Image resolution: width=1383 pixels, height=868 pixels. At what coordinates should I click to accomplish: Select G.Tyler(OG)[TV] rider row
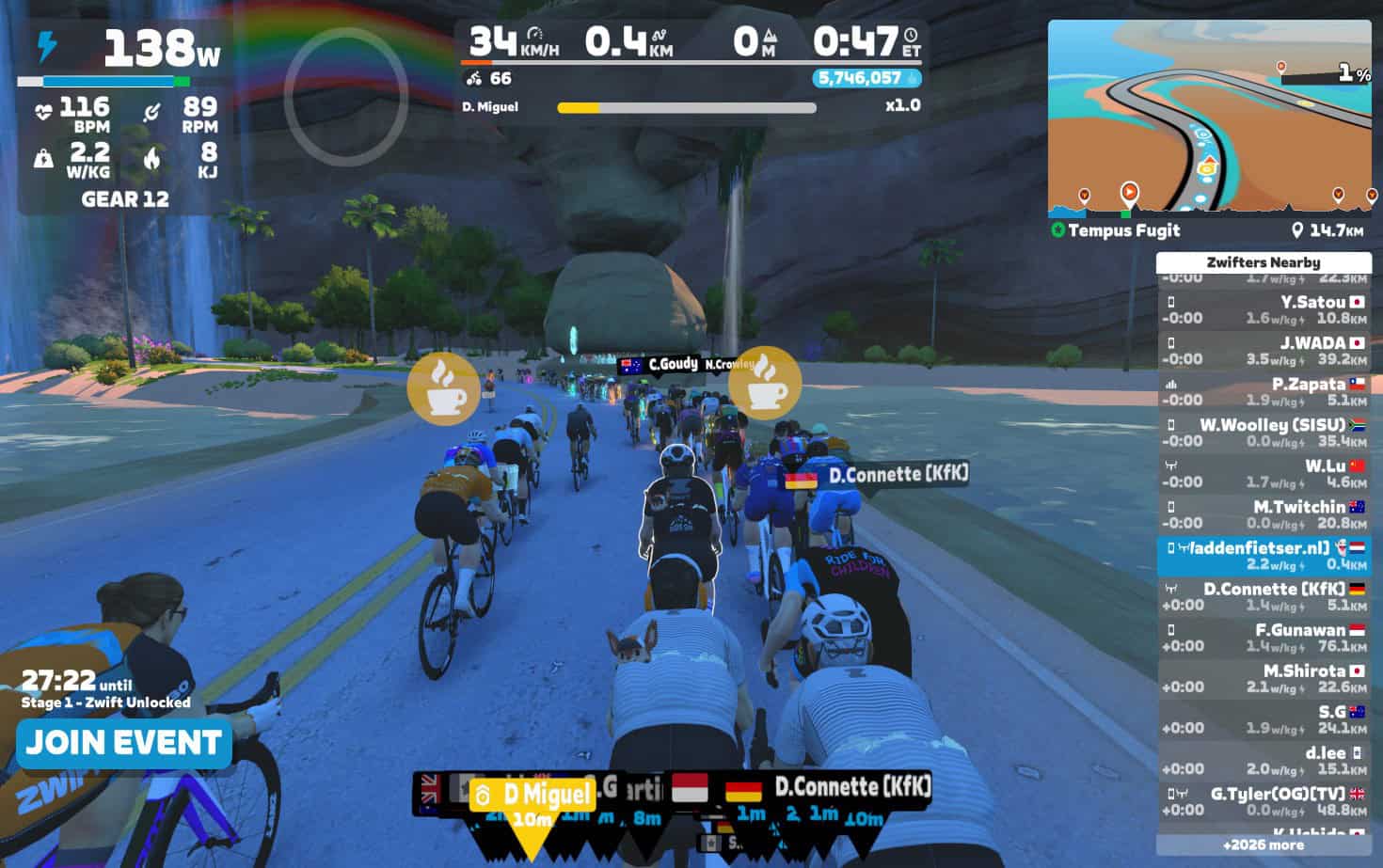tap(1263, 801)
